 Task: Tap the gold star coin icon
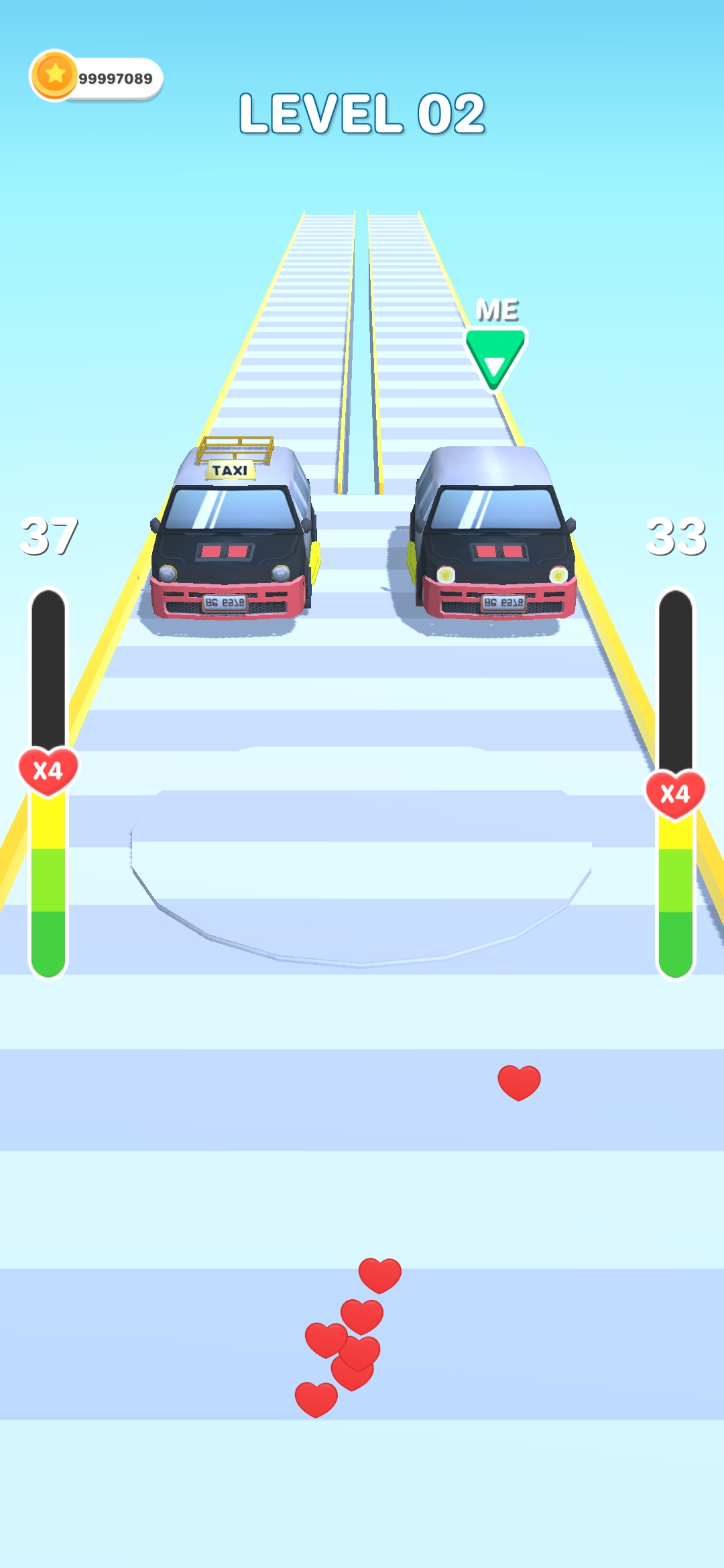pos(54,75)
